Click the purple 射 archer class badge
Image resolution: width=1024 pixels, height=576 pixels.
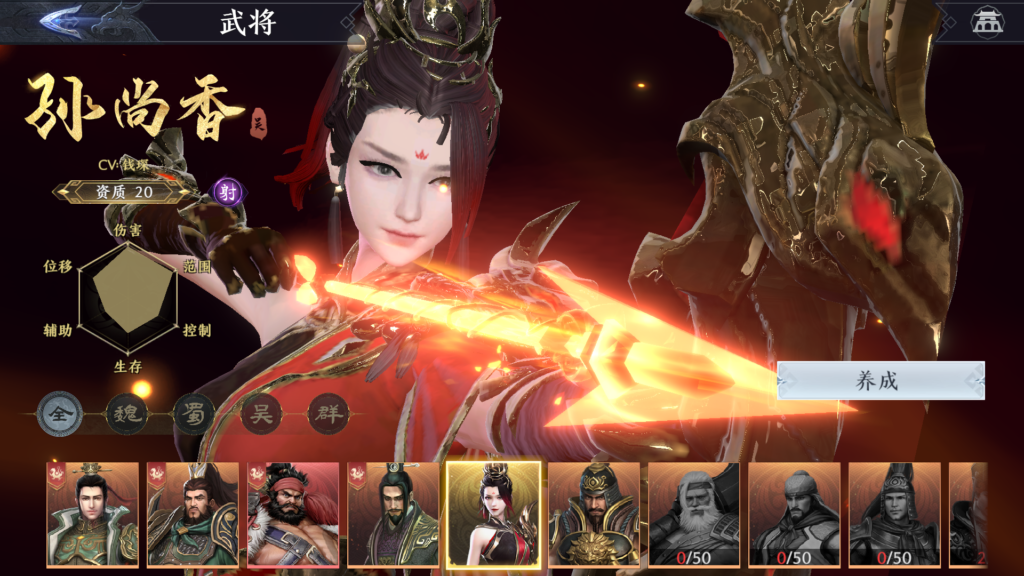[229, 192]
